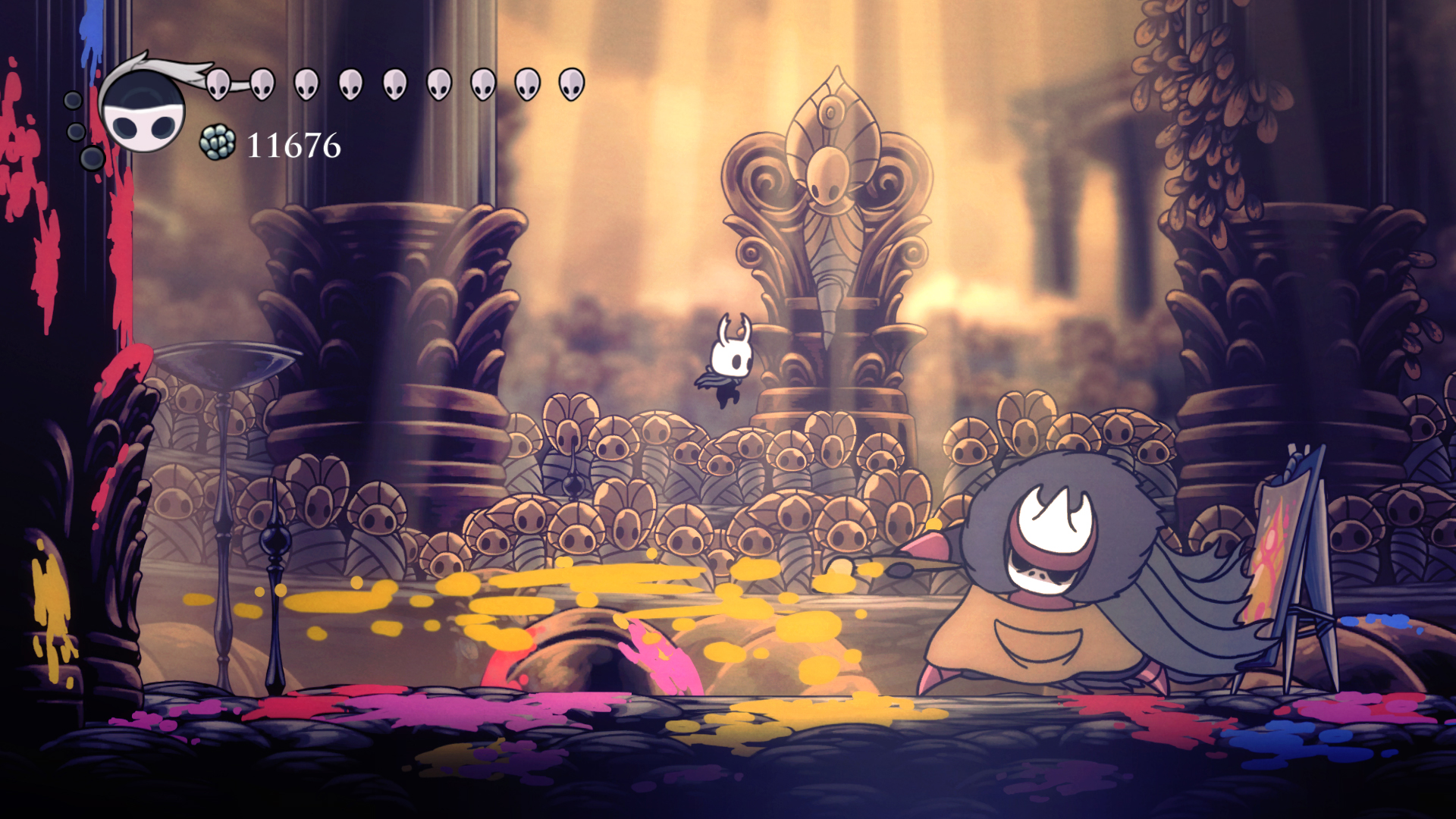Click the royal emblem atop the throne
The width and height of the screenshot is (1456, 819).
point(828,174)
